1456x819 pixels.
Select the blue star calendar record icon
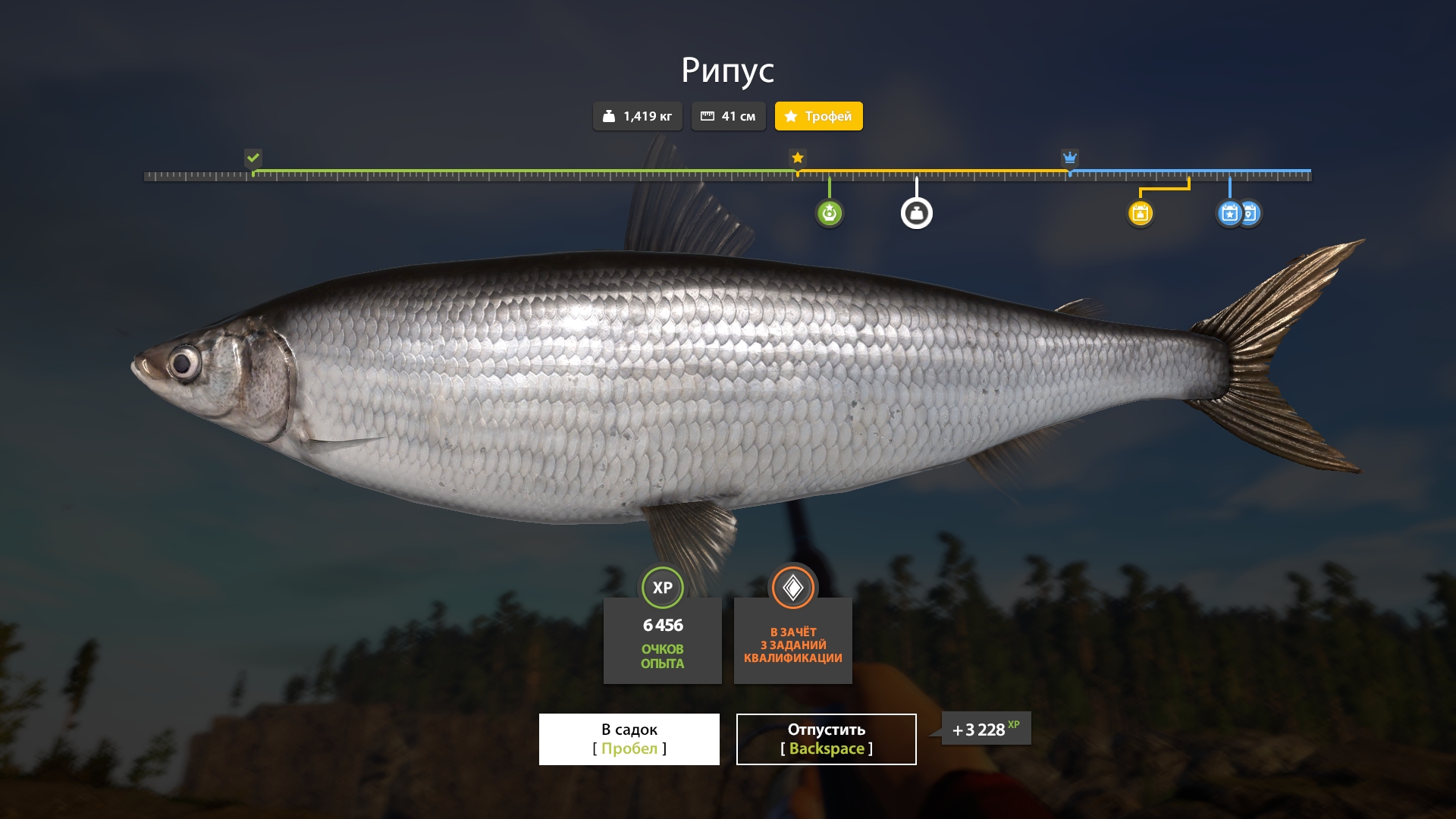click(x=1228, y=213)
